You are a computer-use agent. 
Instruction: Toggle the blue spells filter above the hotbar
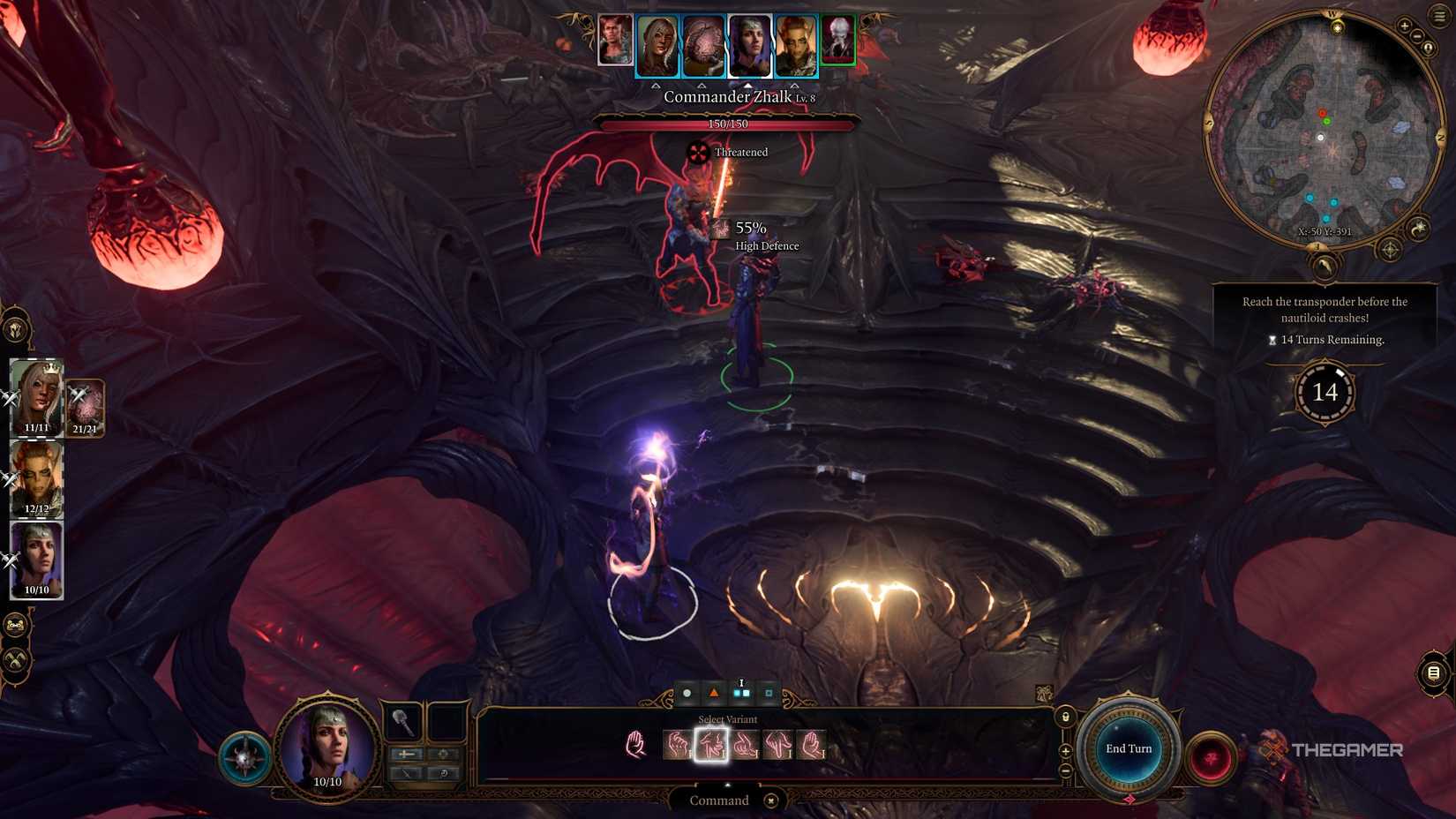coord(739,694)
